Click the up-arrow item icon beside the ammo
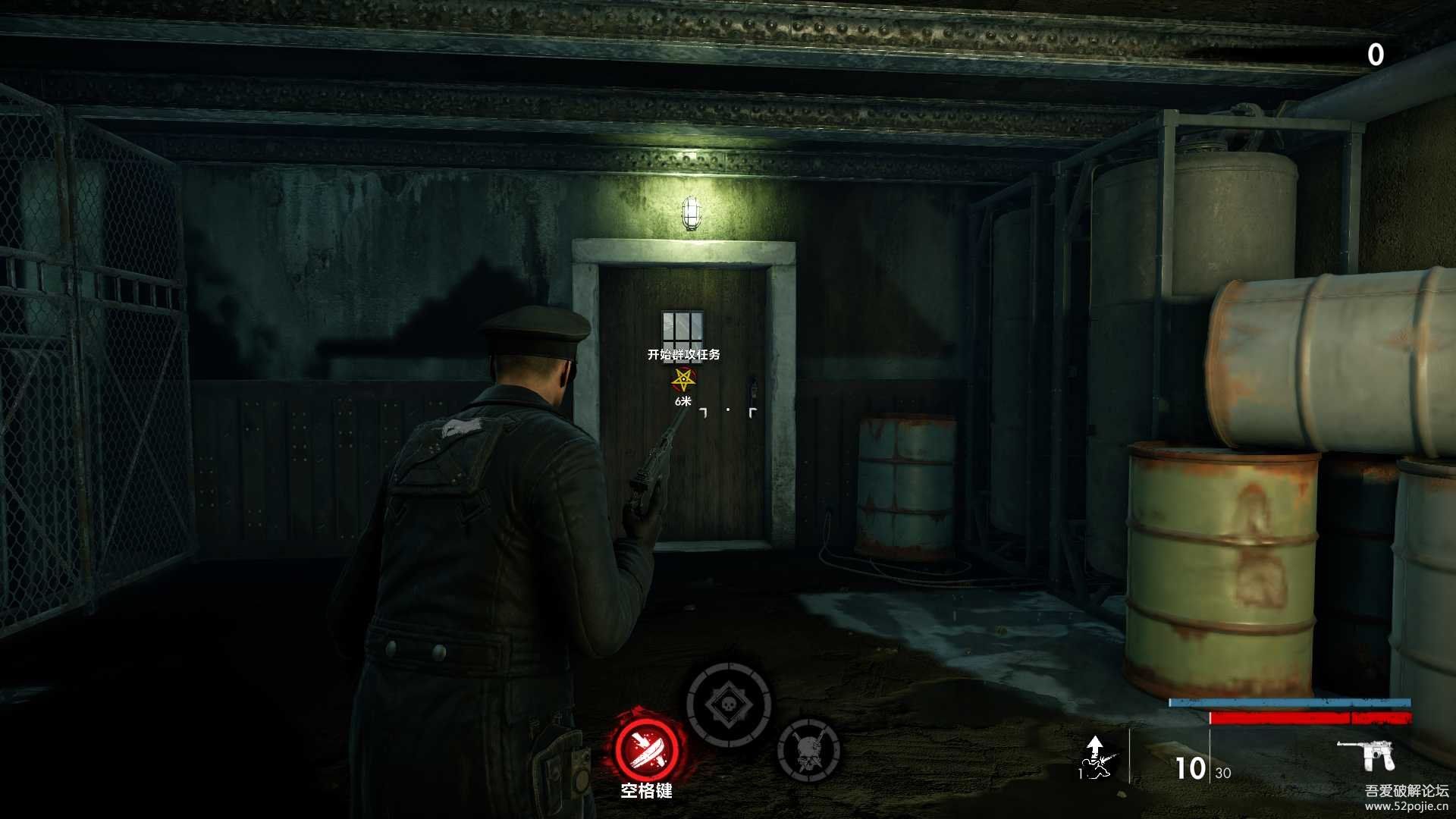 1095,758
